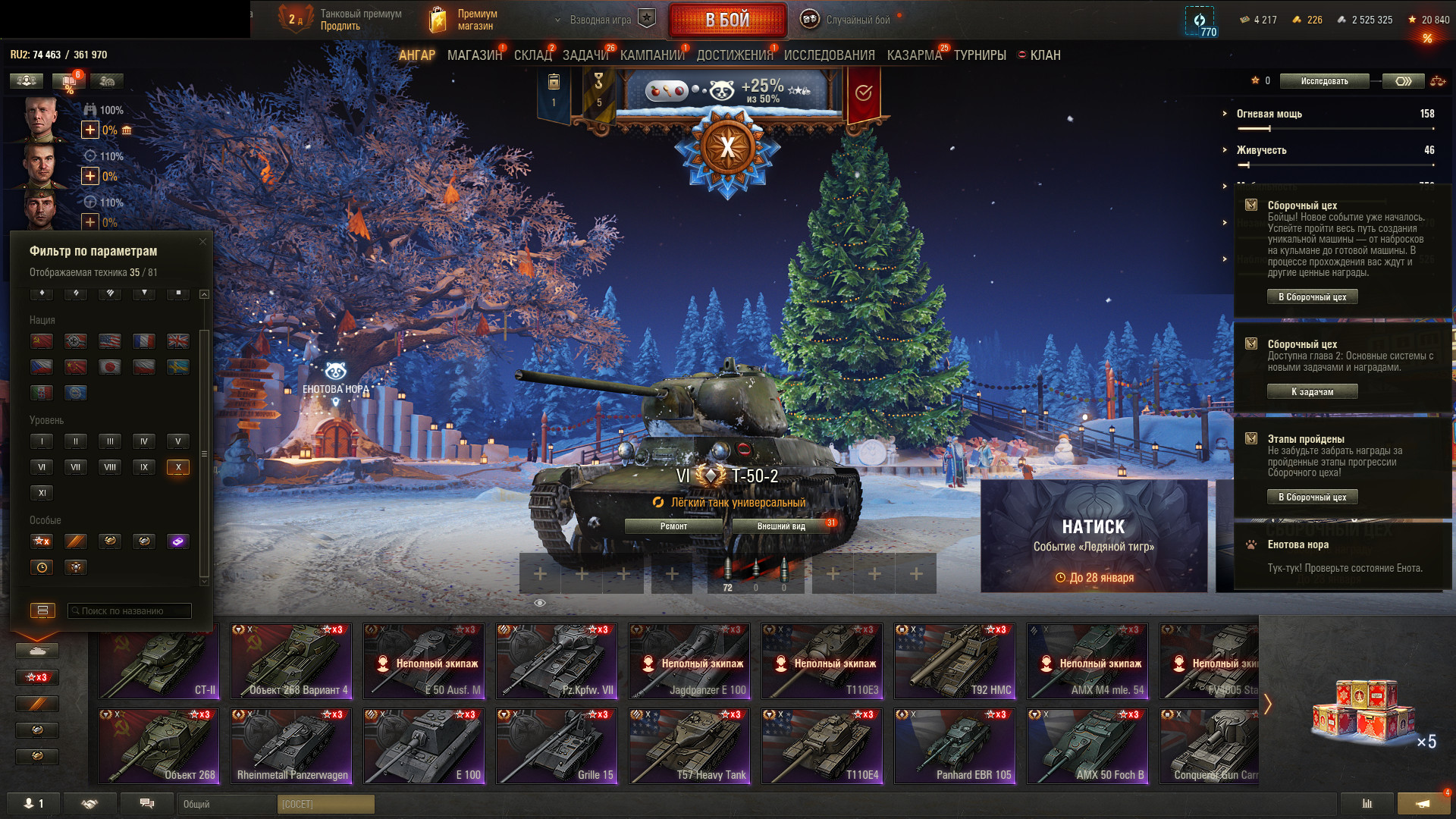
Task: Start battle with the В БОЙ button
Action: coord(727,20)
